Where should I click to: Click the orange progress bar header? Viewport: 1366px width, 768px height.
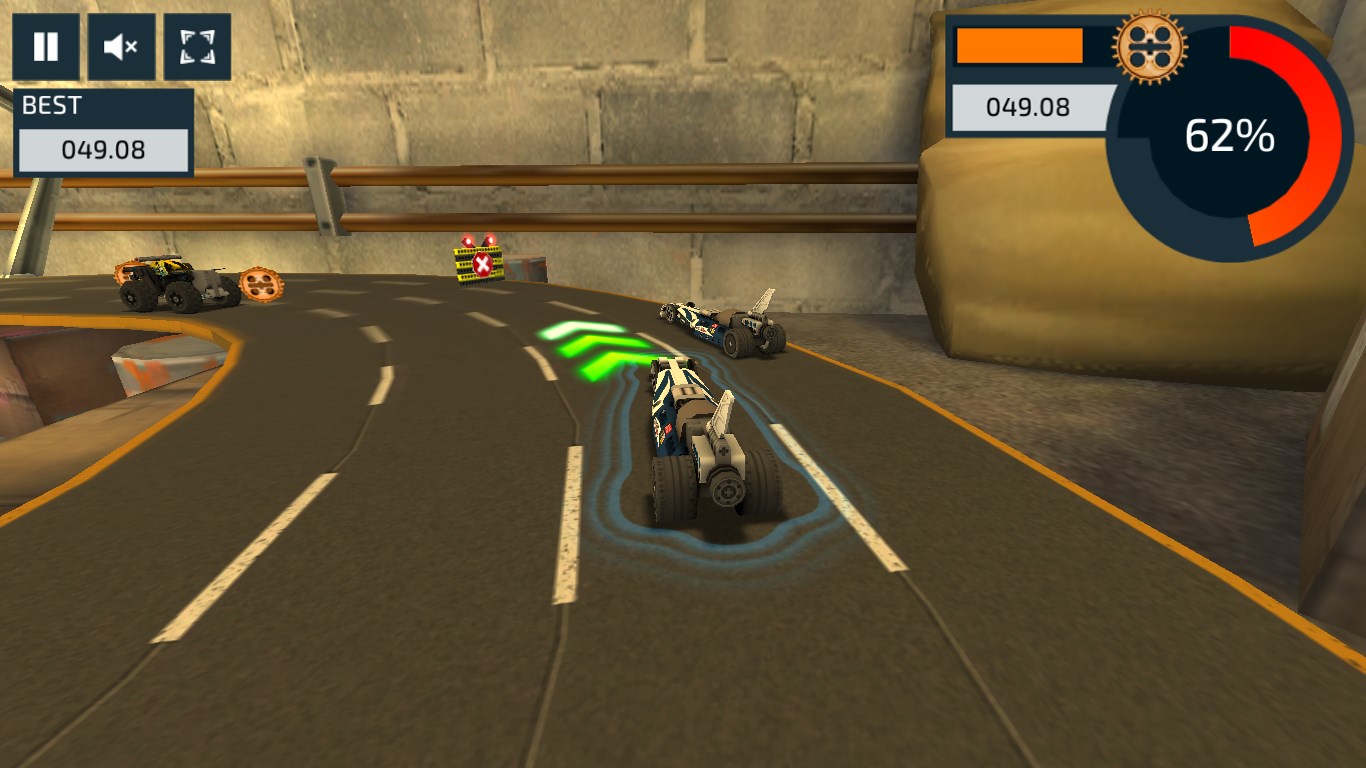point(1020,43)
